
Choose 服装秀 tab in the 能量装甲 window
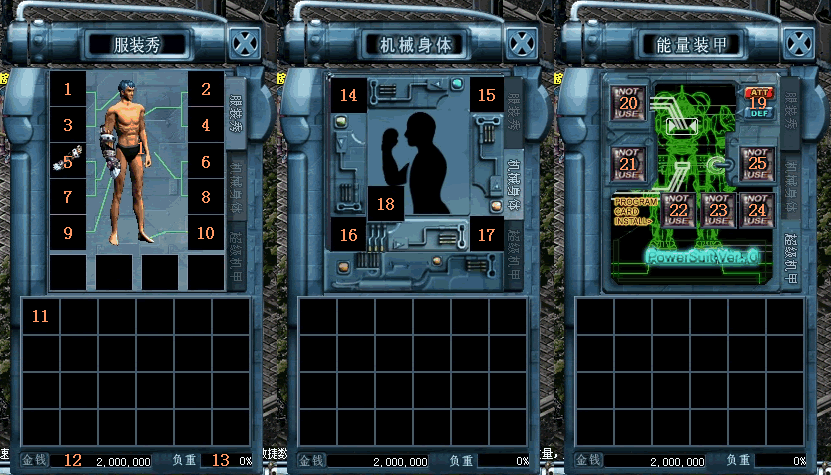pyautogui.click(x=790, y=111)
